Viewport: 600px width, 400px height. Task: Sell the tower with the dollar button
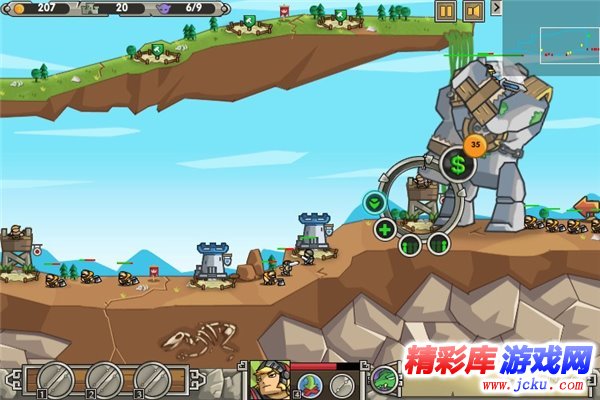pyautogui.click(x=458, y=165)
